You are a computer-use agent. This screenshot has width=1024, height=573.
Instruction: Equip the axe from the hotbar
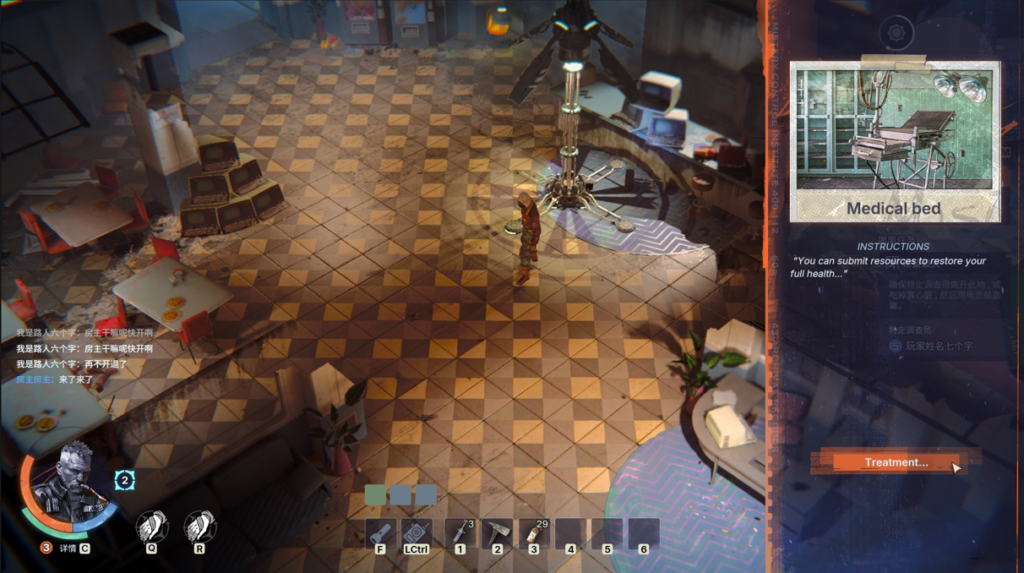497,533
